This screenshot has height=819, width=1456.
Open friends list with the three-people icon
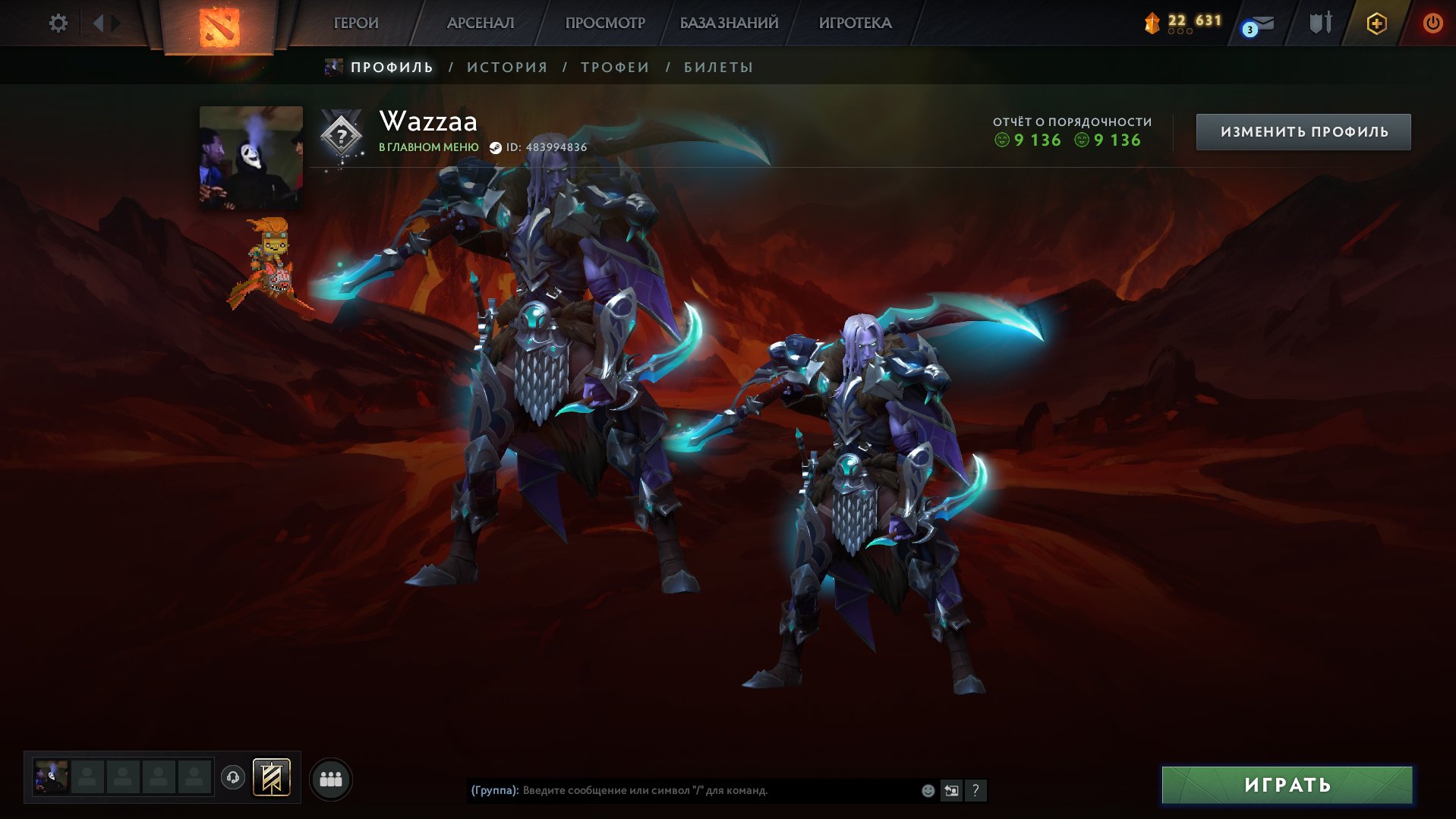[x=329, y=777]
